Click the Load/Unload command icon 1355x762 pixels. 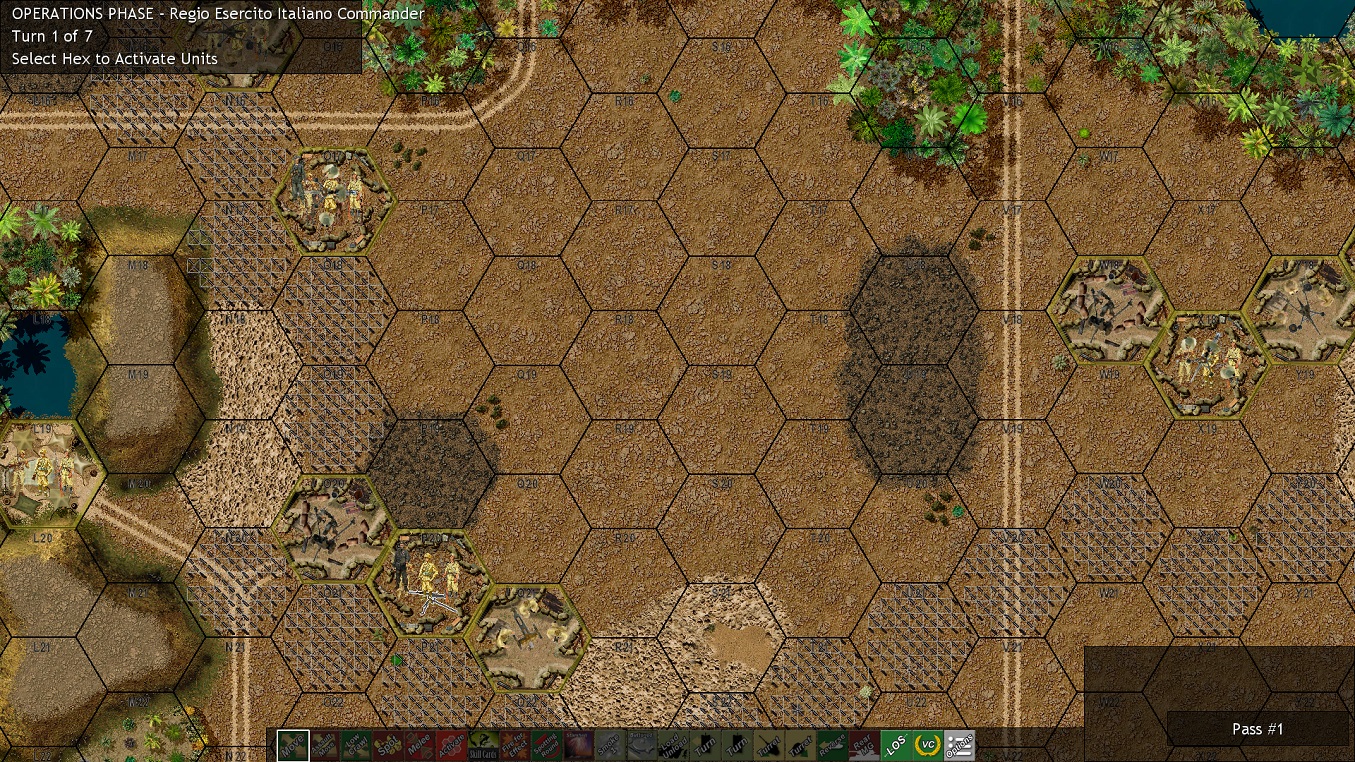pos(676,746)
